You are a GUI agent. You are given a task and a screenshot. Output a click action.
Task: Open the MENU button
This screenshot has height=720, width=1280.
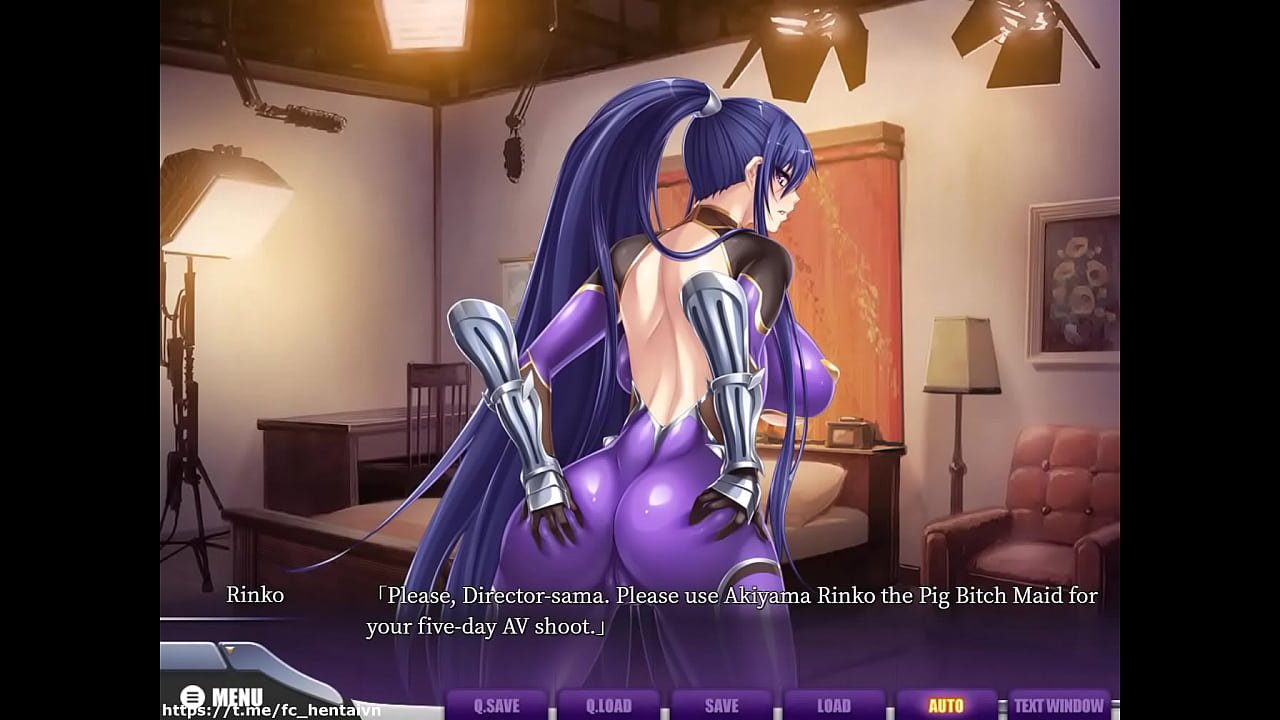222,696
